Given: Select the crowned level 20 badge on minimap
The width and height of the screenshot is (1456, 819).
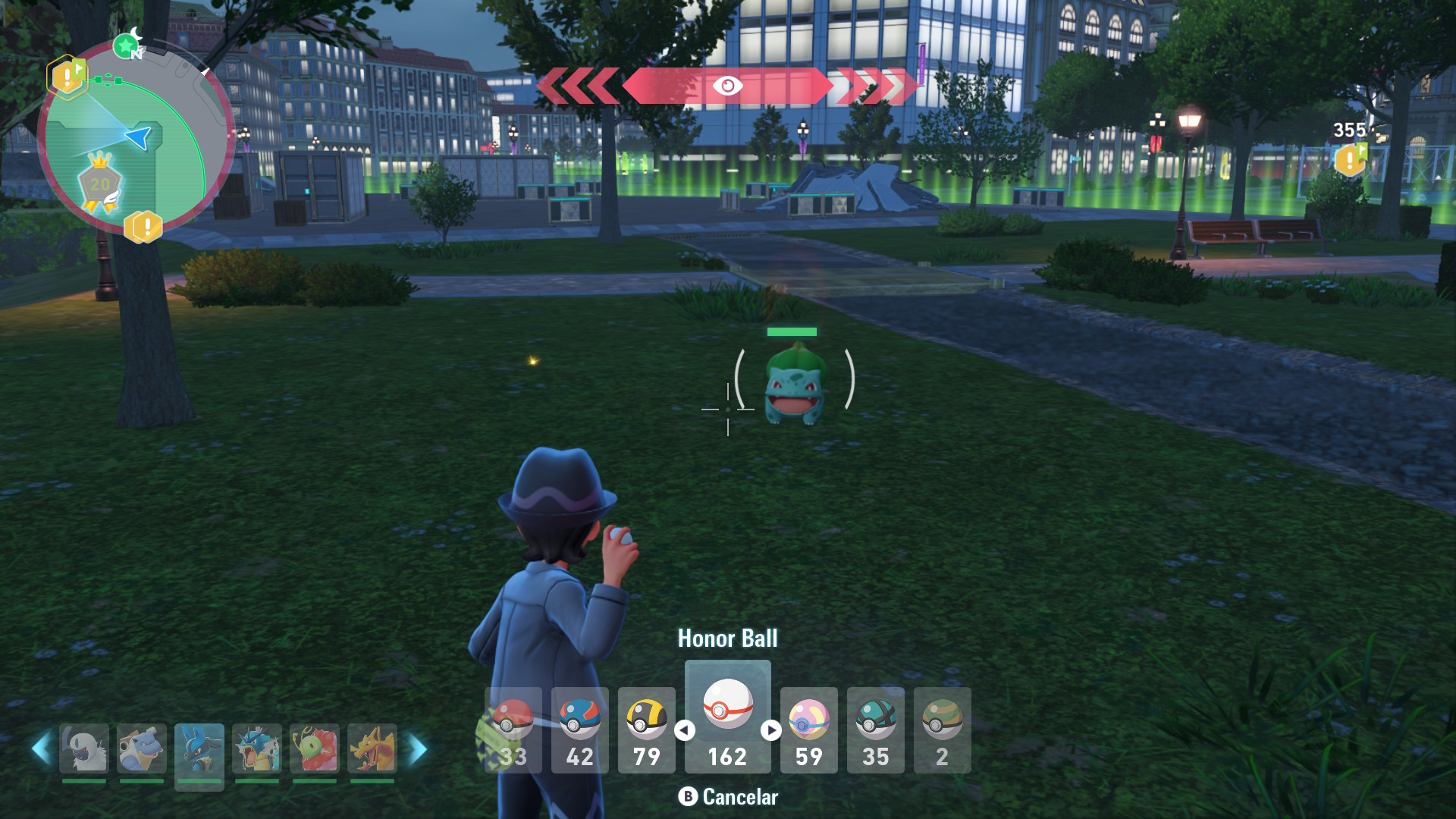Looking at the screenshot, I should click(x=100, y=182).
